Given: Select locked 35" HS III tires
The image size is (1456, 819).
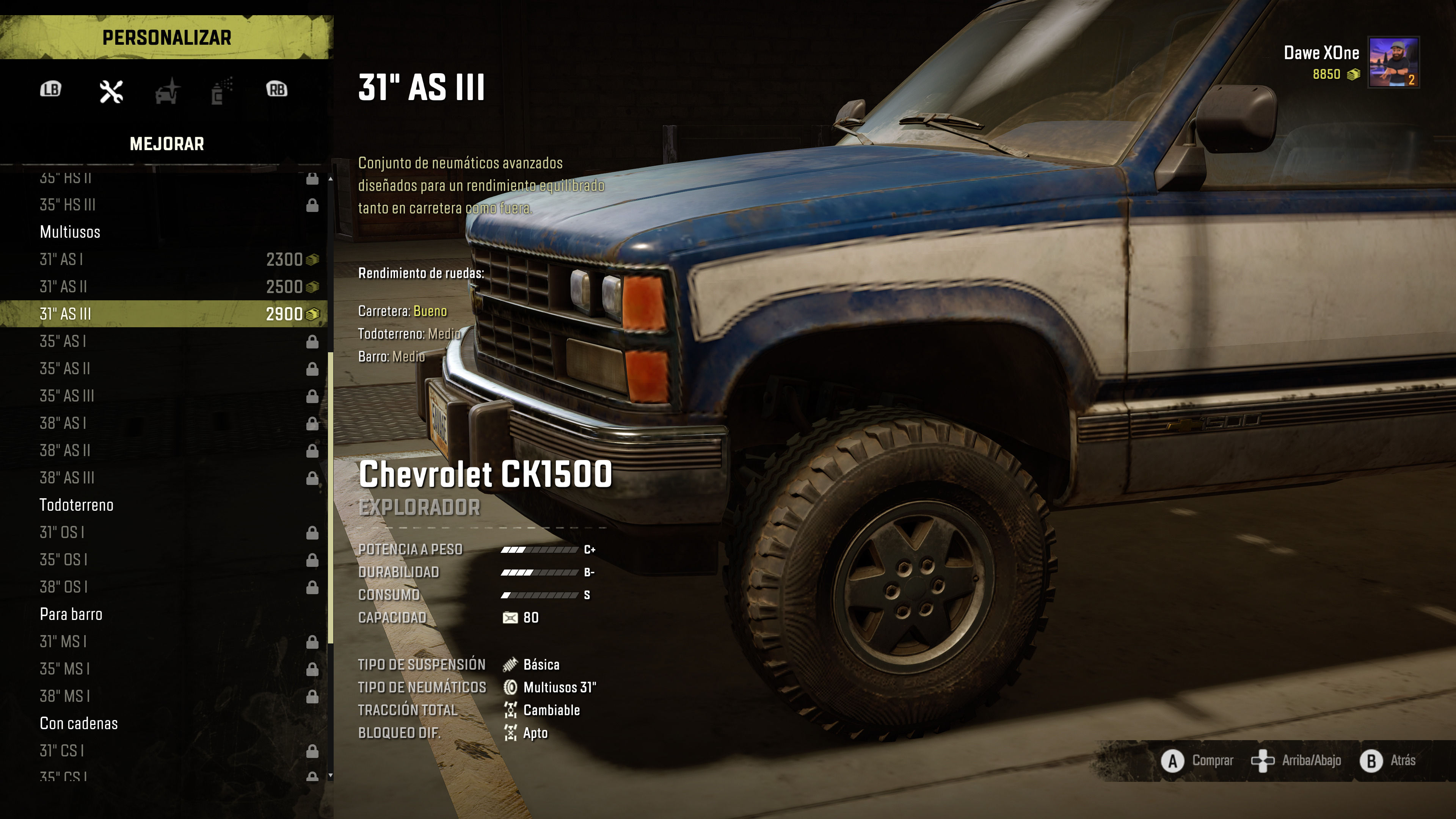Looking at the screenshot, I should pyautogui.click(x=164, y=205).
